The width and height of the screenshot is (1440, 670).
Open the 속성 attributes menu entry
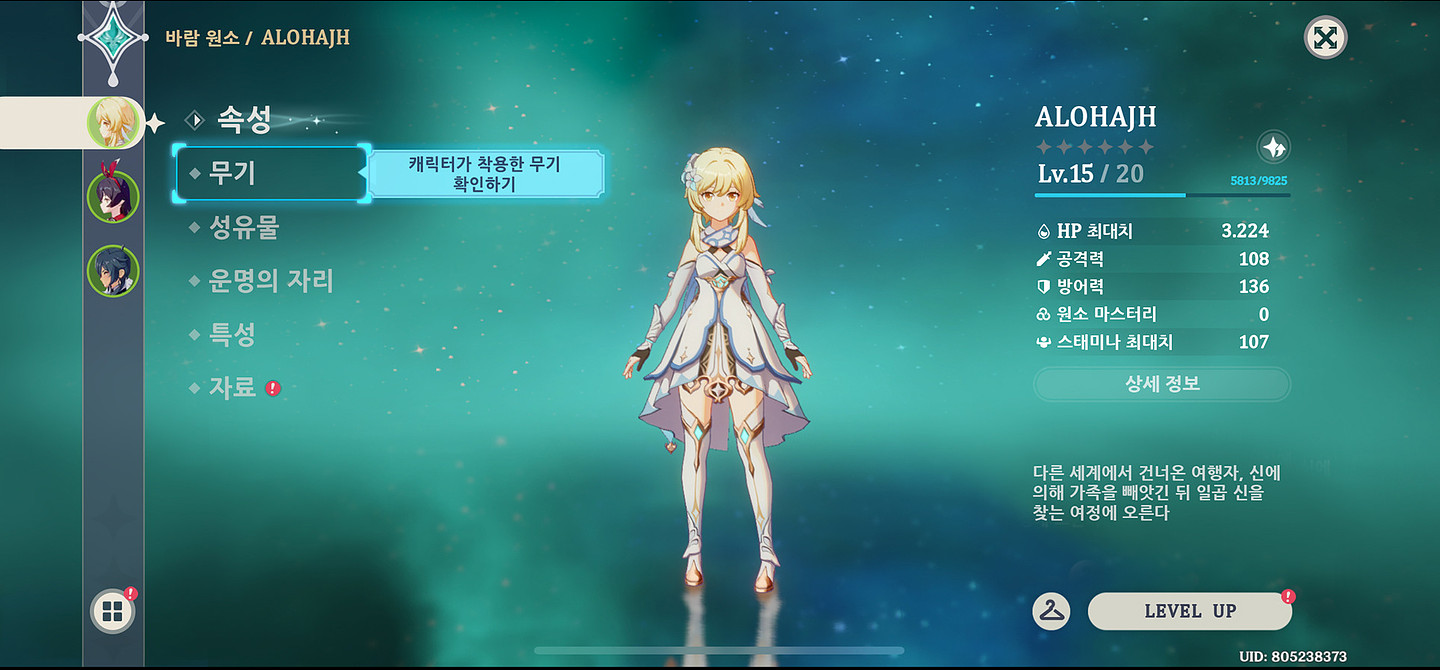tap(243, 121)
